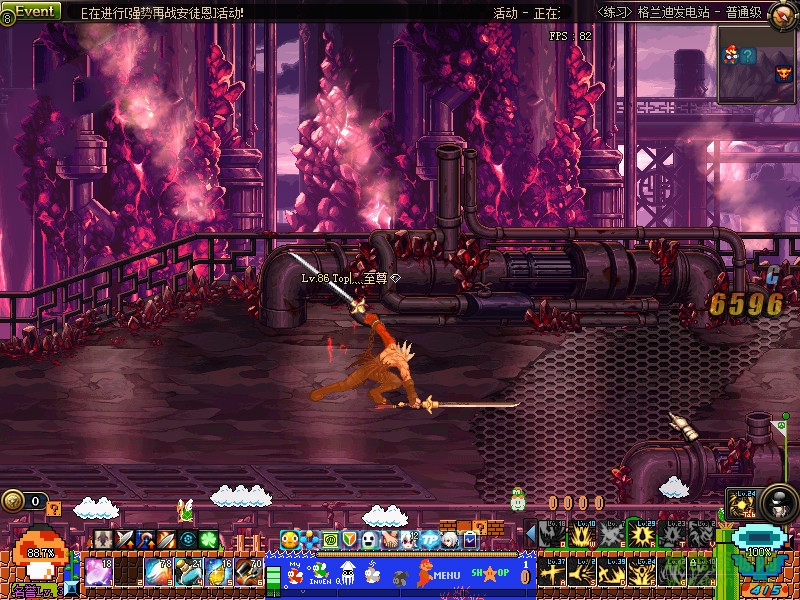The width and height of the screenshot is (800, 600).
Task: Open the SHOP button
Action: pos(490,573)
